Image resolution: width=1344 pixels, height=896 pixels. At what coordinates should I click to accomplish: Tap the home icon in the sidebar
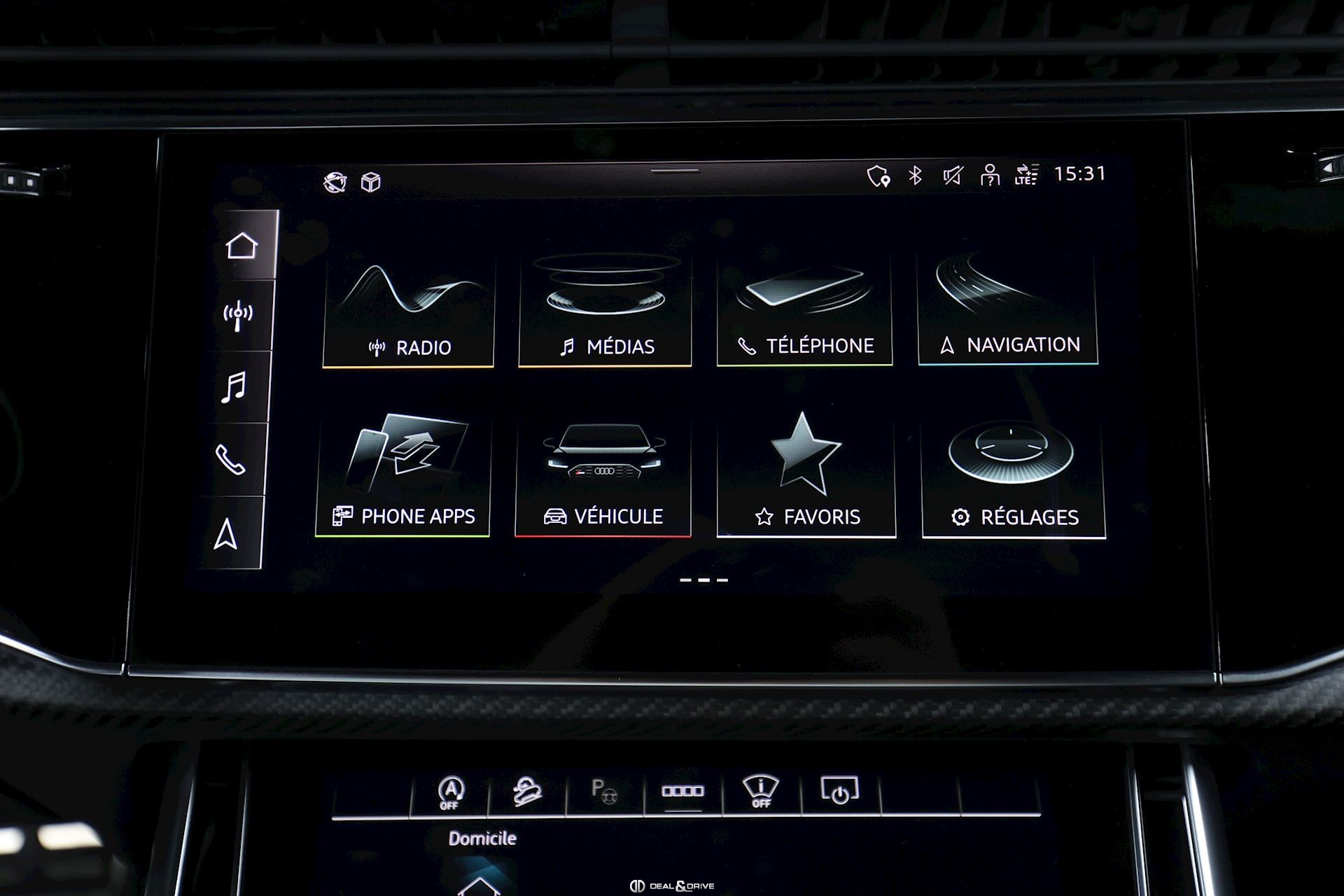click(241, 246)
